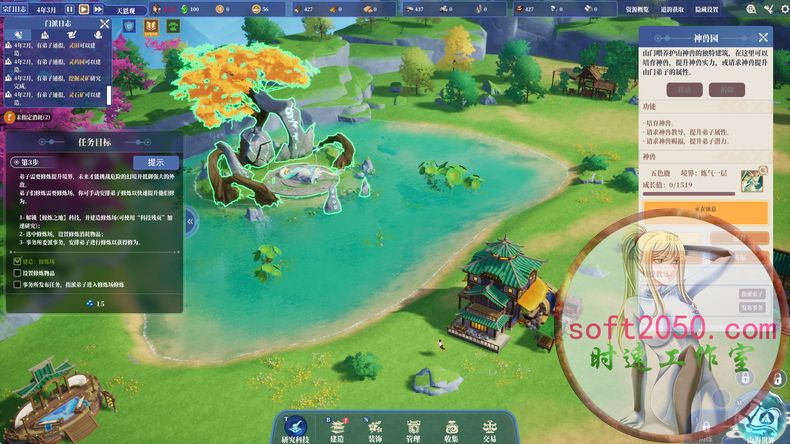The width and height of the screenshot is (790, 444).
Task: Open the 装饰 decoration menu
Action: (x=374, y=430)
